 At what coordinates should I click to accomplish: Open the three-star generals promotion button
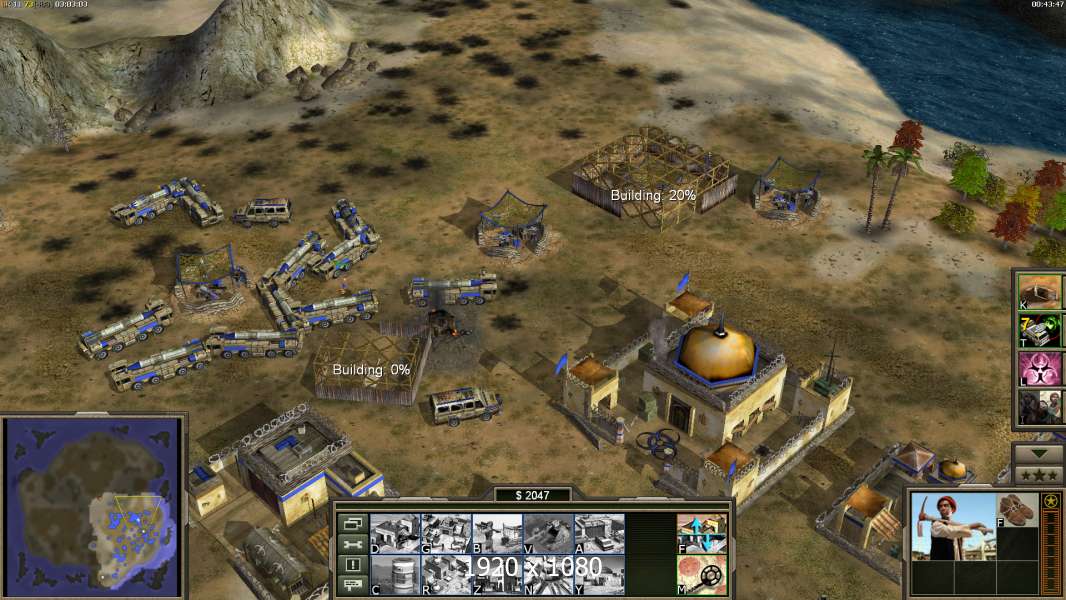[x=1039, y=474]
